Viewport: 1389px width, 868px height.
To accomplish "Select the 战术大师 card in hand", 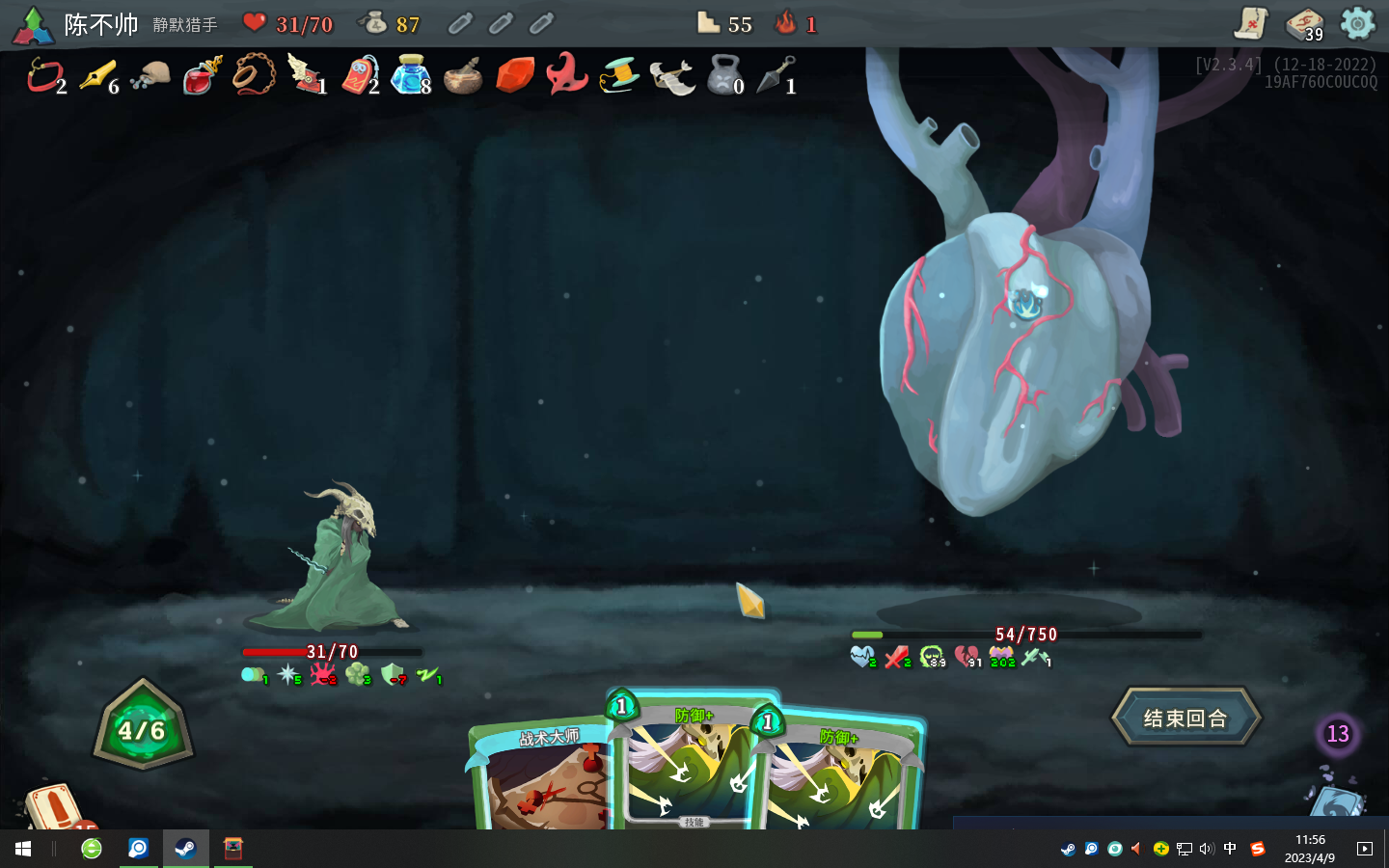I will point(540,779).
